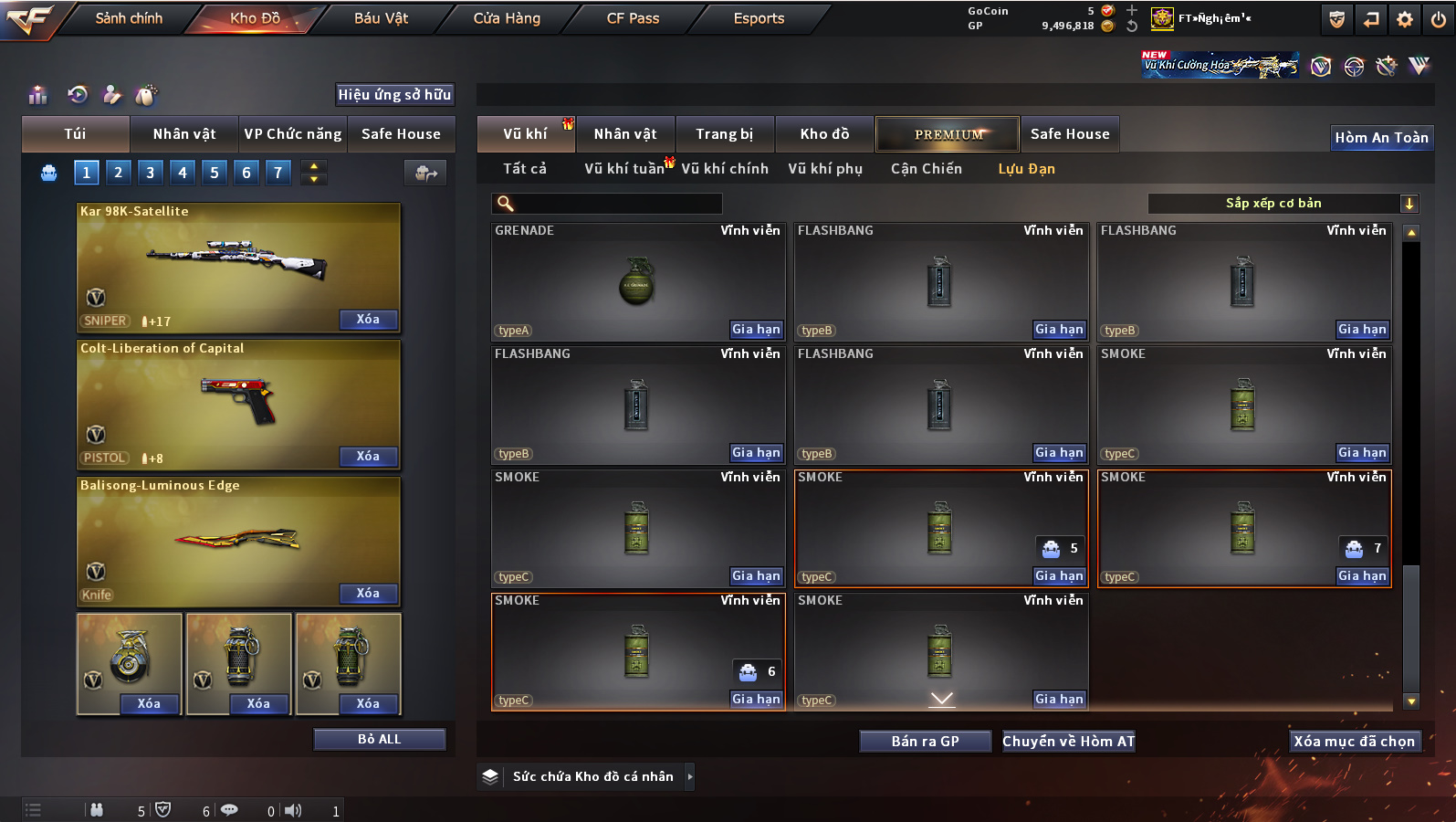Open the gear settings icon
This screenshot has height=822, width=1456.
point(1405,19)
